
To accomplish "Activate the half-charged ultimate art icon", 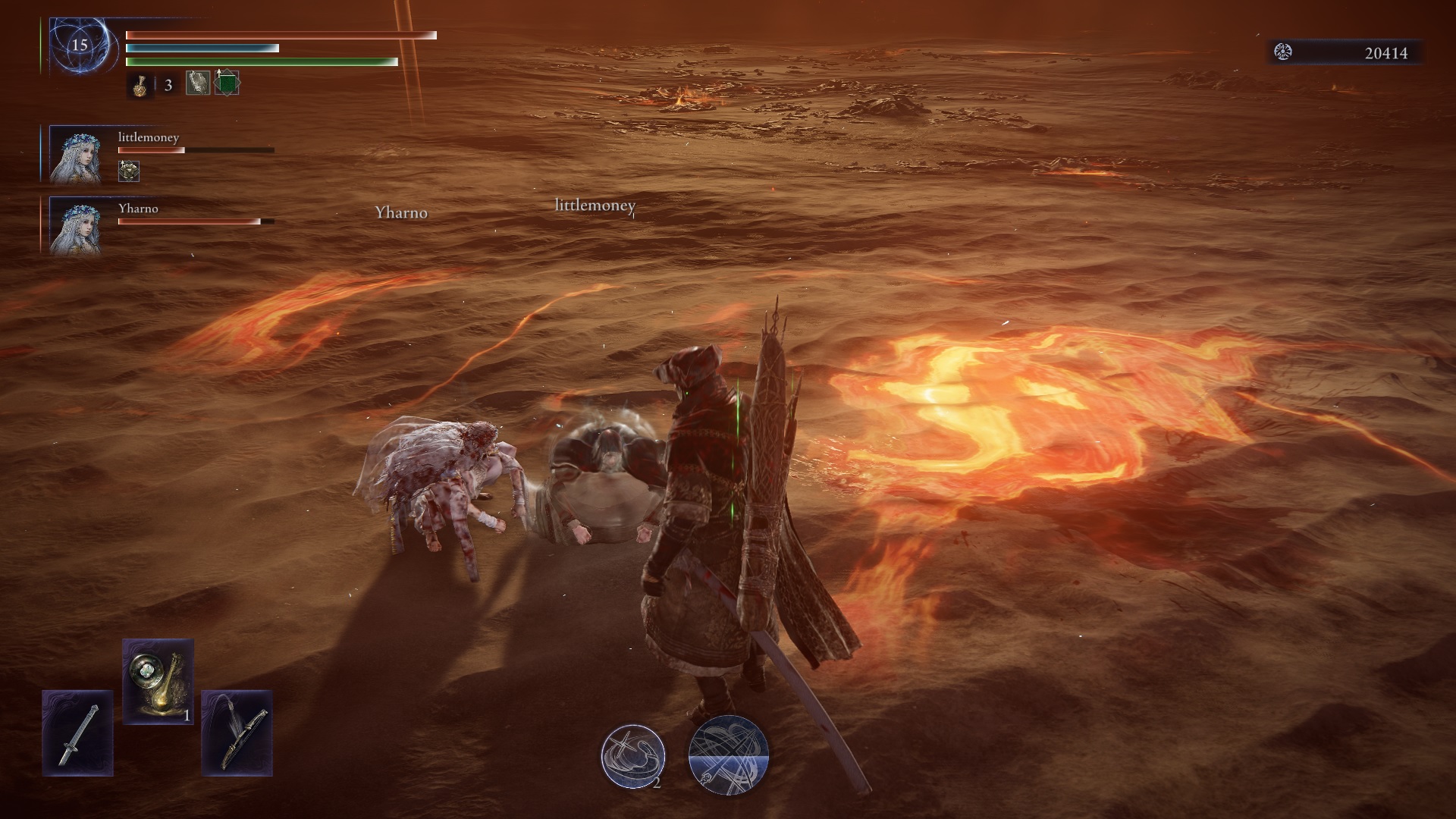I will click(x=728, y=755).
